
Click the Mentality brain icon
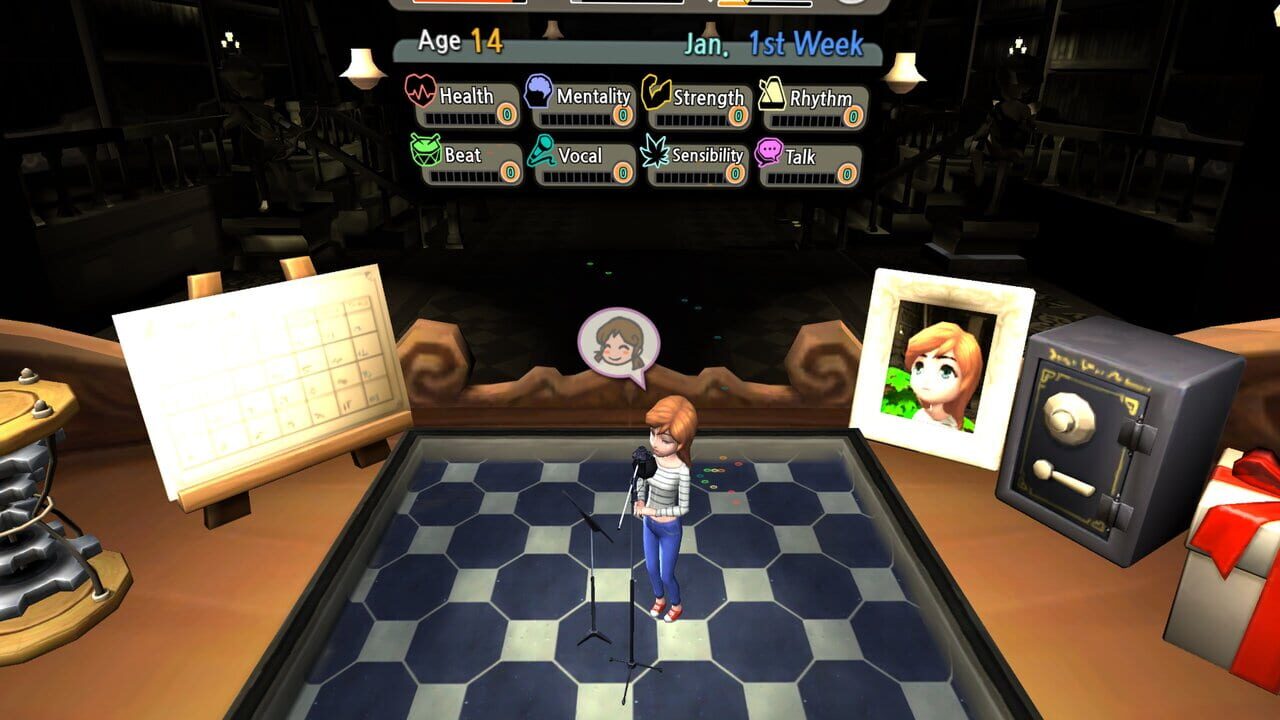pyautogui.click(x=538, y=94)
